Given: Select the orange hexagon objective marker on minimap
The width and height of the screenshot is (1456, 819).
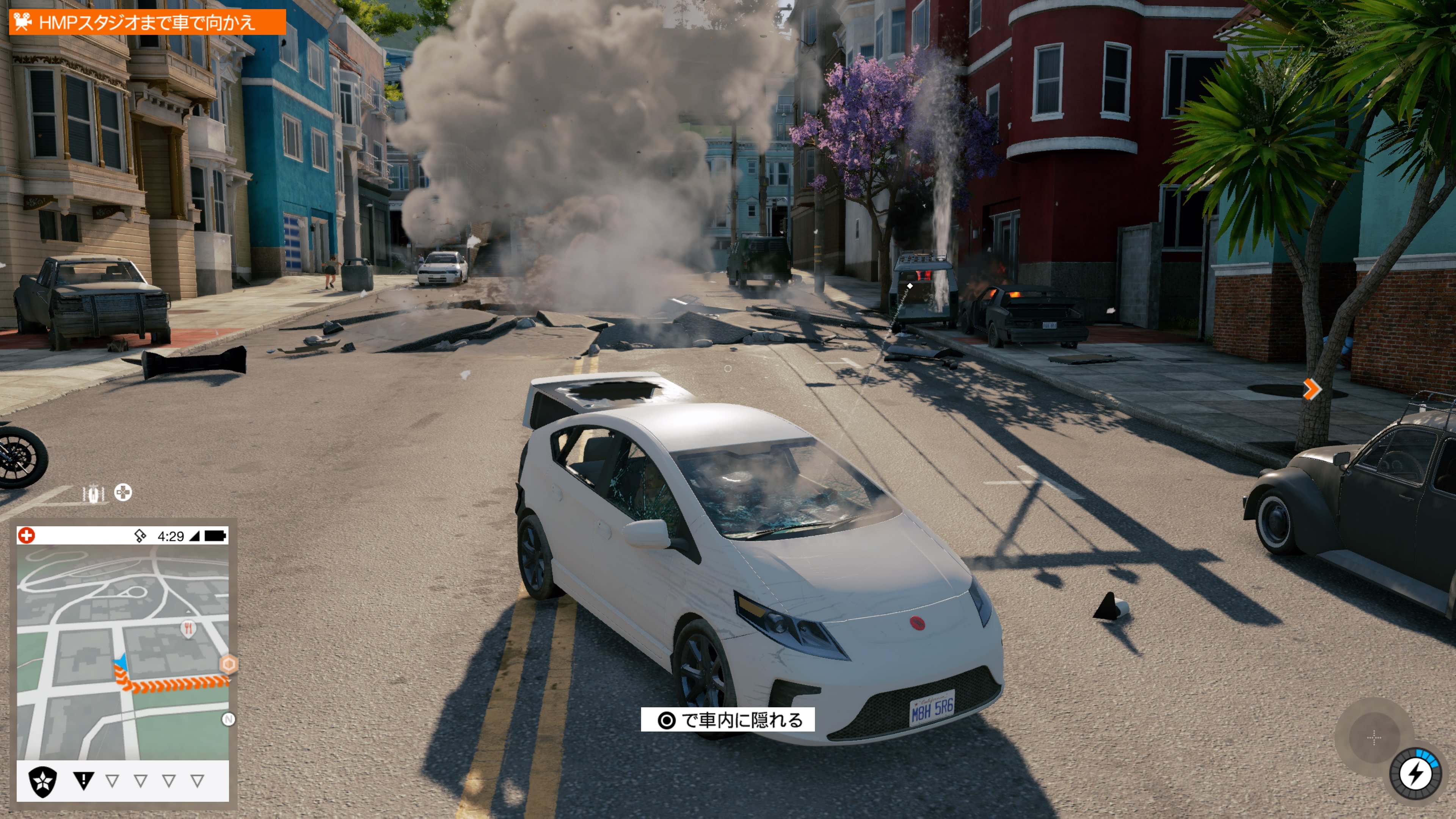Looking at the screenshot, I should [229, 664].
